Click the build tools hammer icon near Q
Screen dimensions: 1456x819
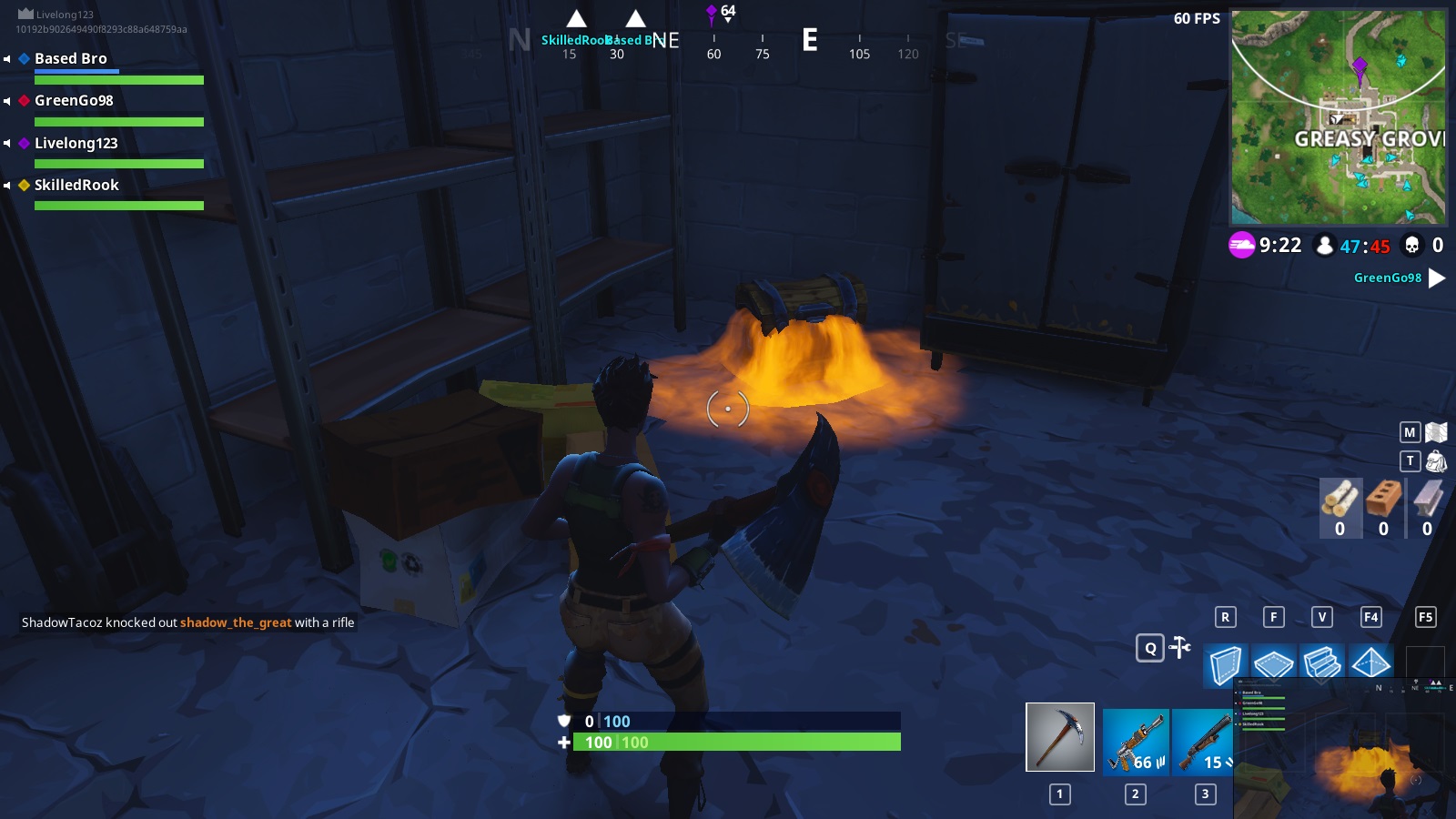tap(1179, 646)
